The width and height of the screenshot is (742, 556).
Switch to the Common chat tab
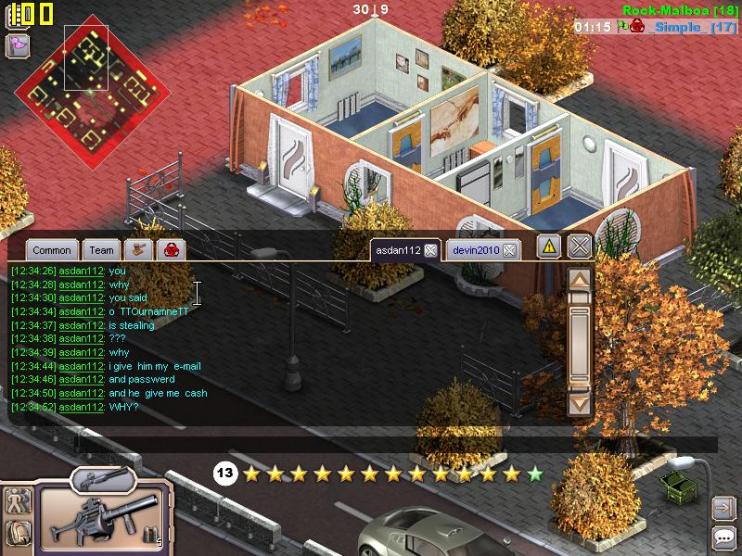tap(52, 250)
